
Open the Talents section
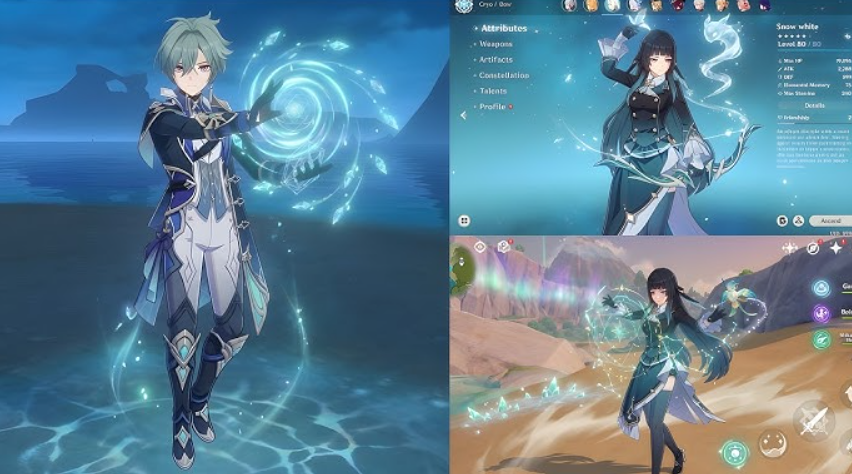[494, 91]
